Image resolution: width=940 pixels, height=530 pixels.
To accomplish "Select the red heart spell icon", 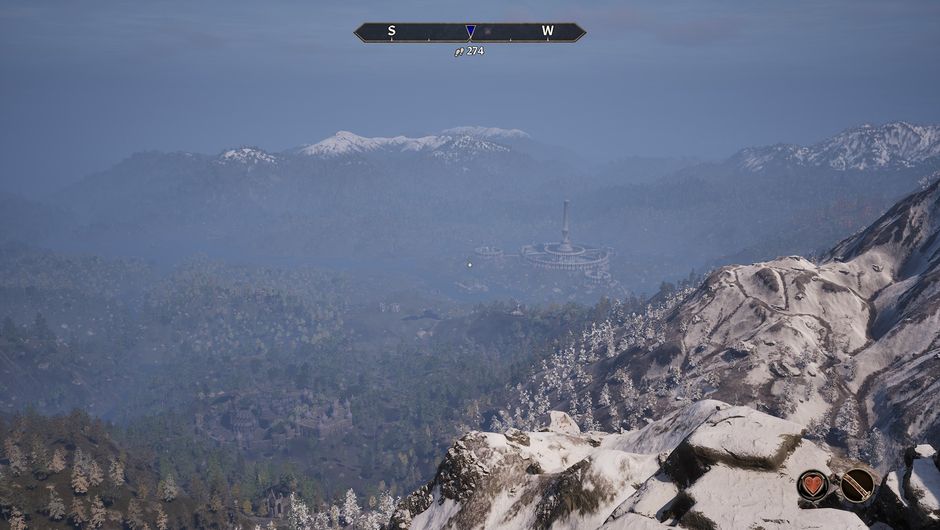I will point(813,485).
